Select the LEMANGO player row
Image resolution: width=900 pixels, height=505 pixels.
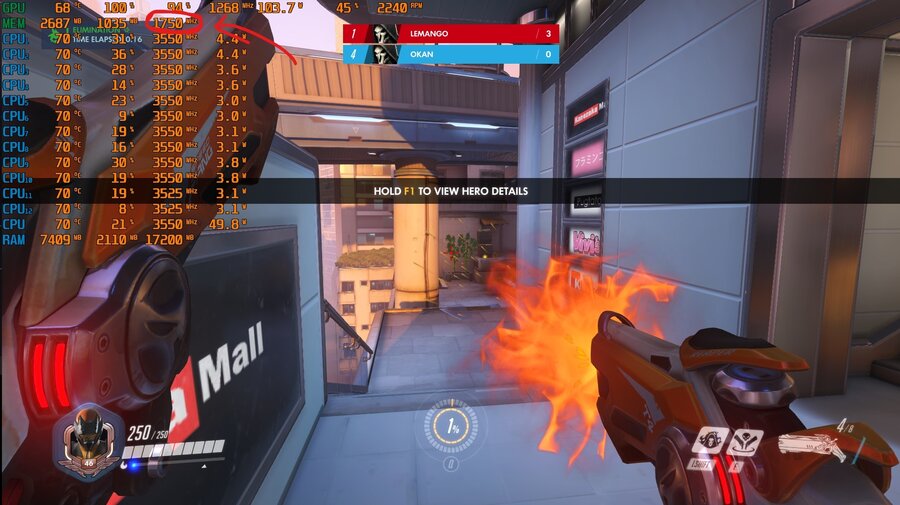[x=451, y=33]
